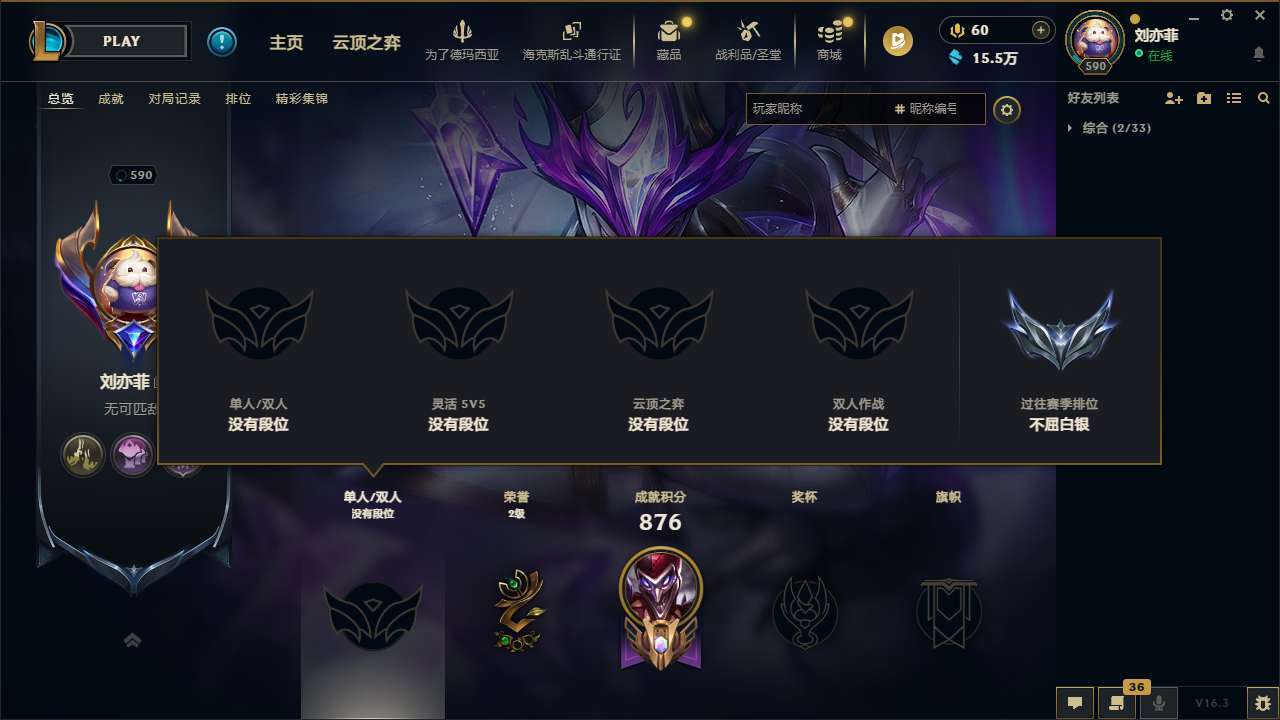The image size is (1280, 720).
Task: Toggle the notification bell under the profile
Action: [x=1258, y=53]
